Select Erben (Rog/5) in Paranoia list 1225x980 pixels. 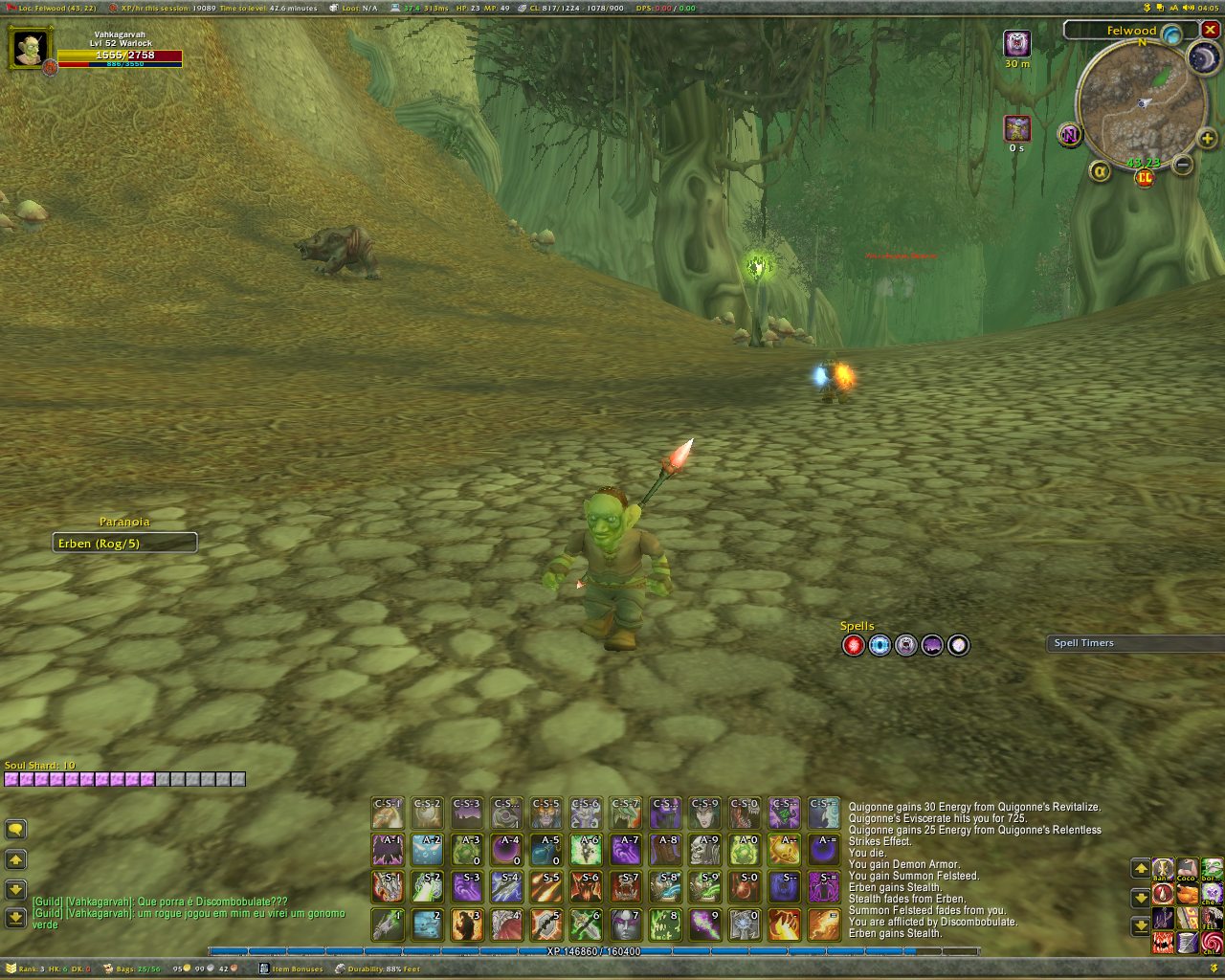(x=124, y=544)
